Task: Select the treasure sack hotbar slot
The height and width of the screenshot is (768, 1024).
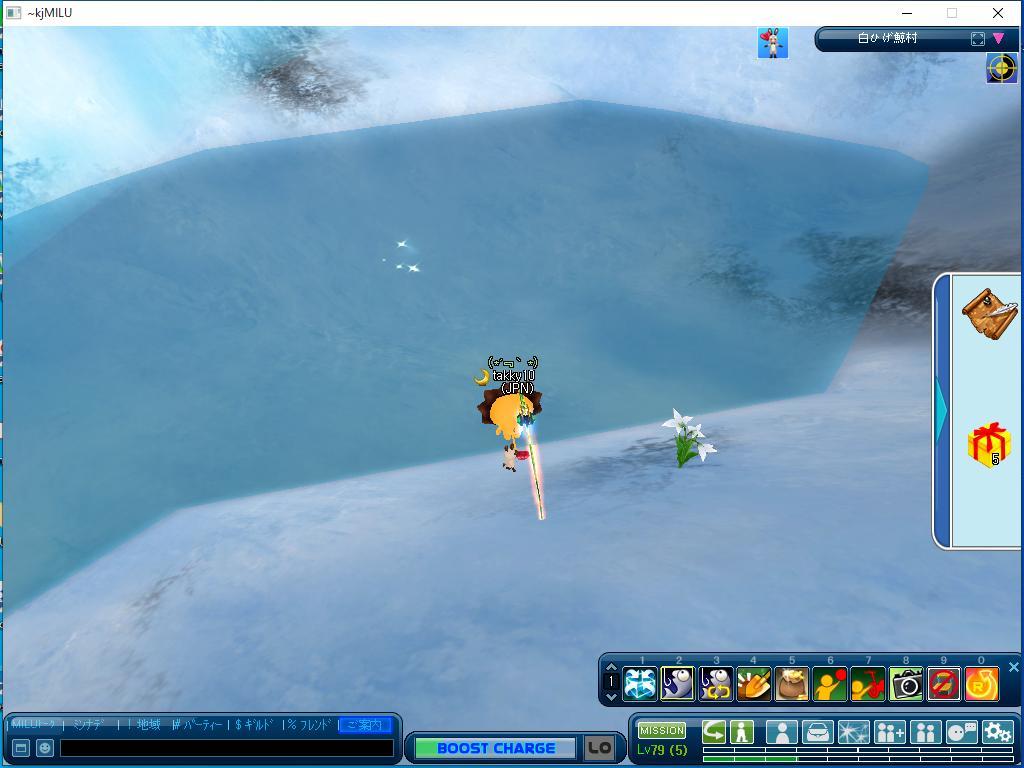Action: tap(791, 685)
